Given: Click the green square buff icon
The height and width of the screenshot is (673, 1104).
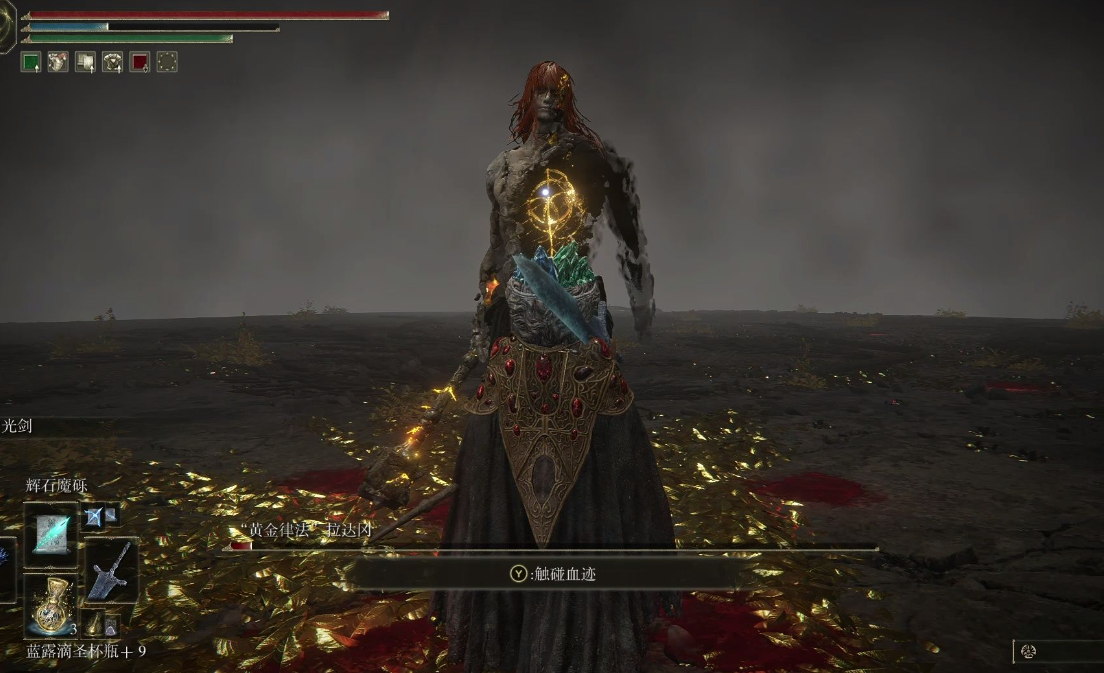Looking at the screenshot, I should click(31, 62).
